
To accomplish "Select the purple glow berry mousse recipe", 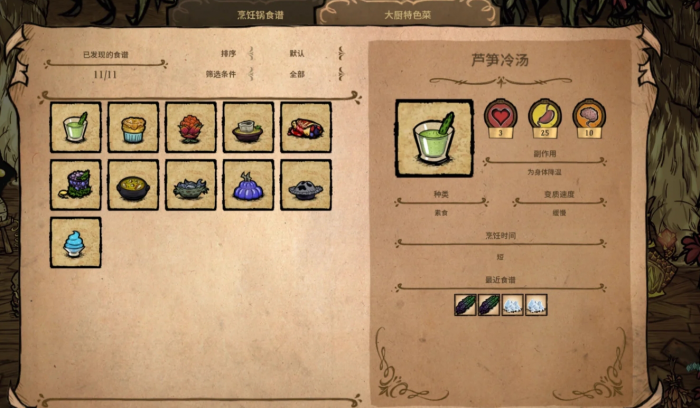I will coord(76,185).
